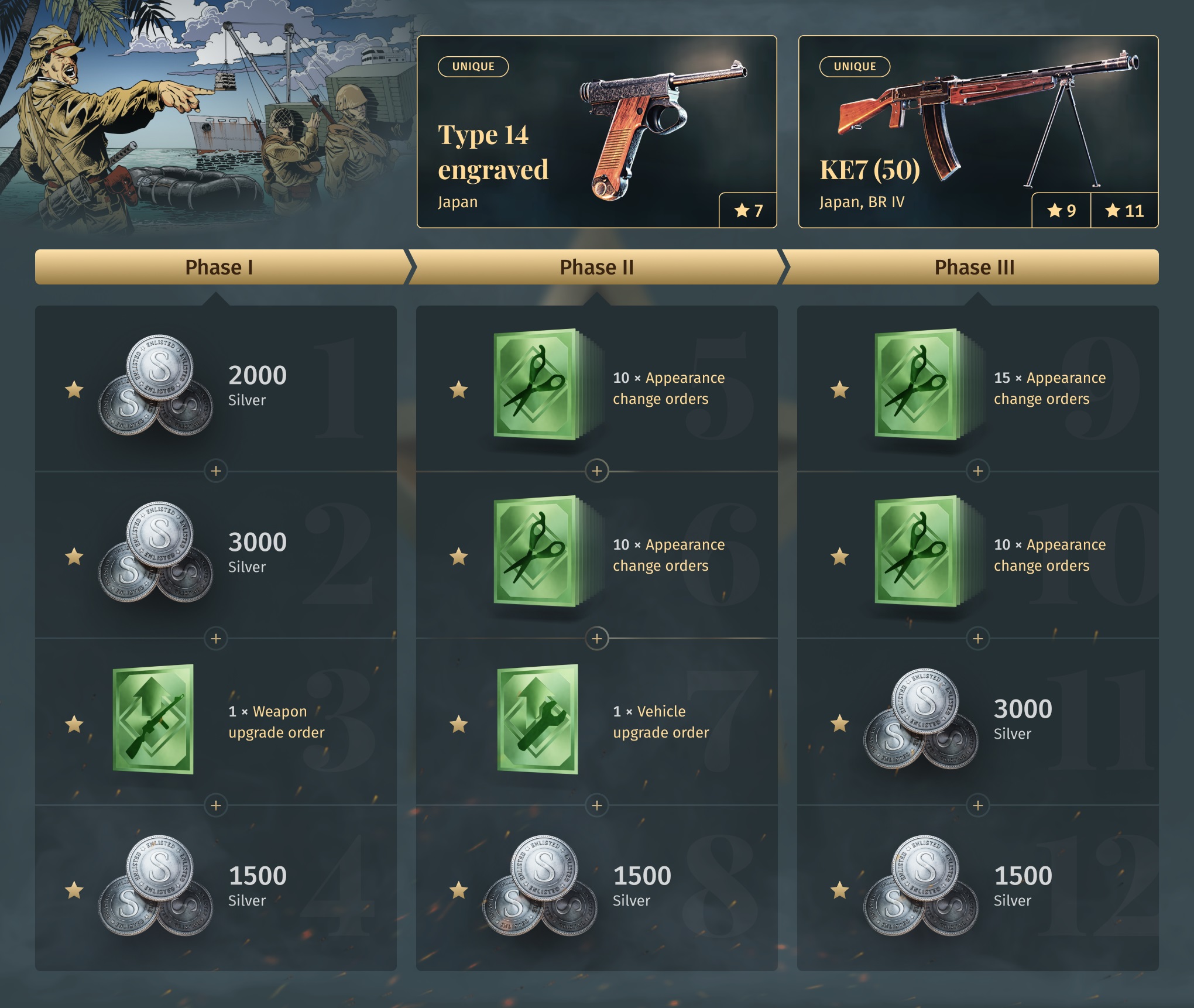Choose the star 11 badge
1194x1008 pixels.
click(1124, 210)
